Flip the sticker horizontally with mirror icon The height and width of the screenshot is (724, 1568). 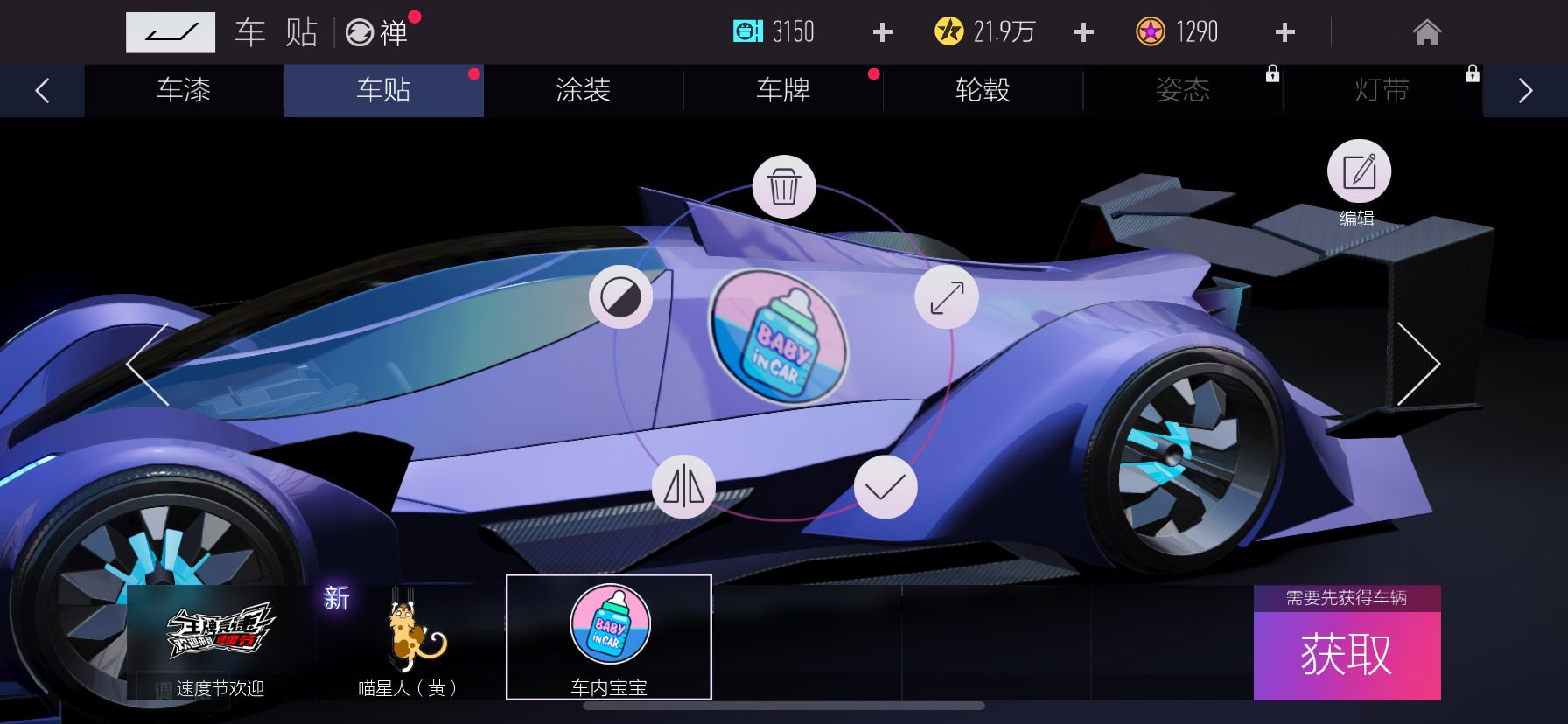(x=684, y=487)
